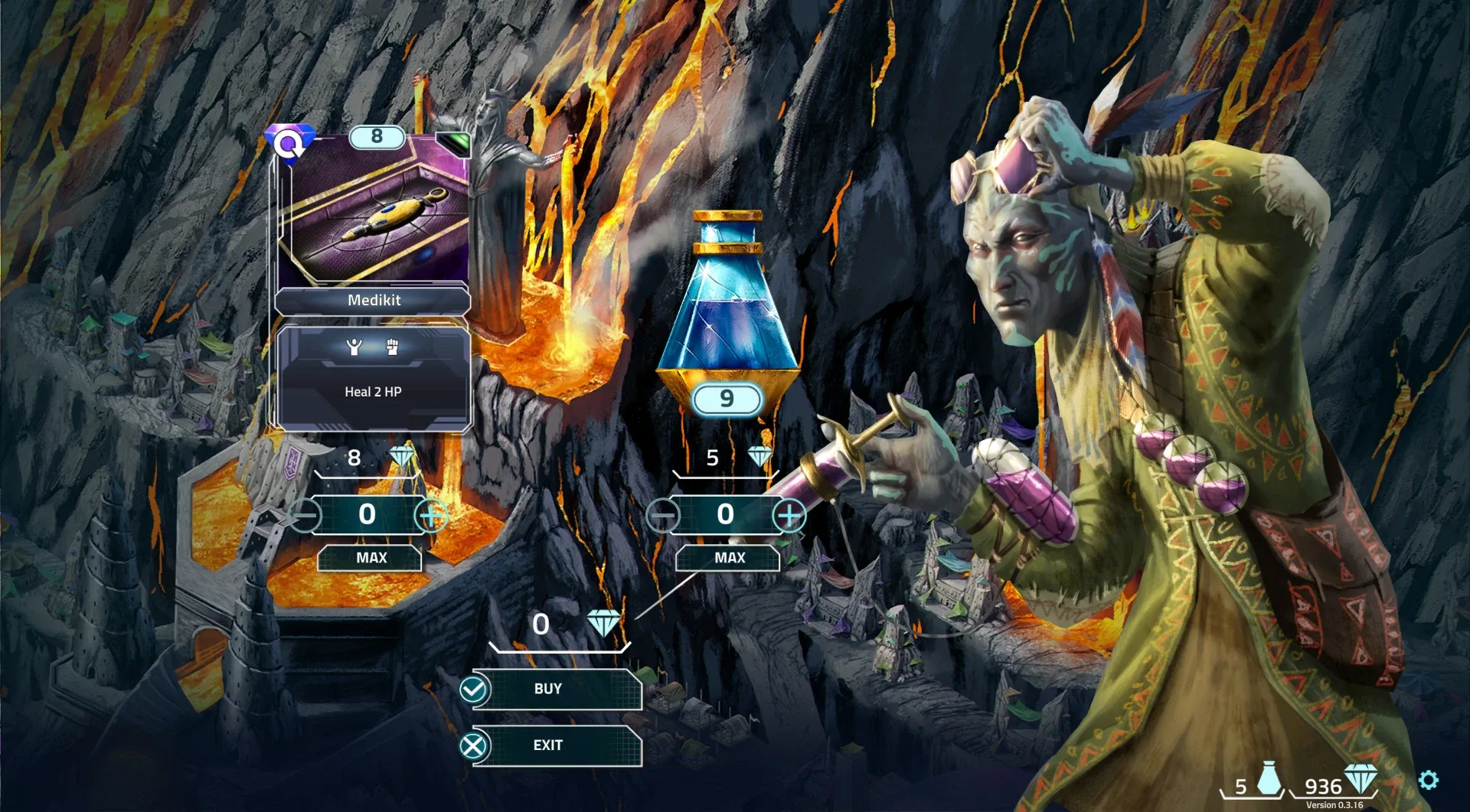
Task: Select the blue potion flask item
Action: click(x=727, y=306)
